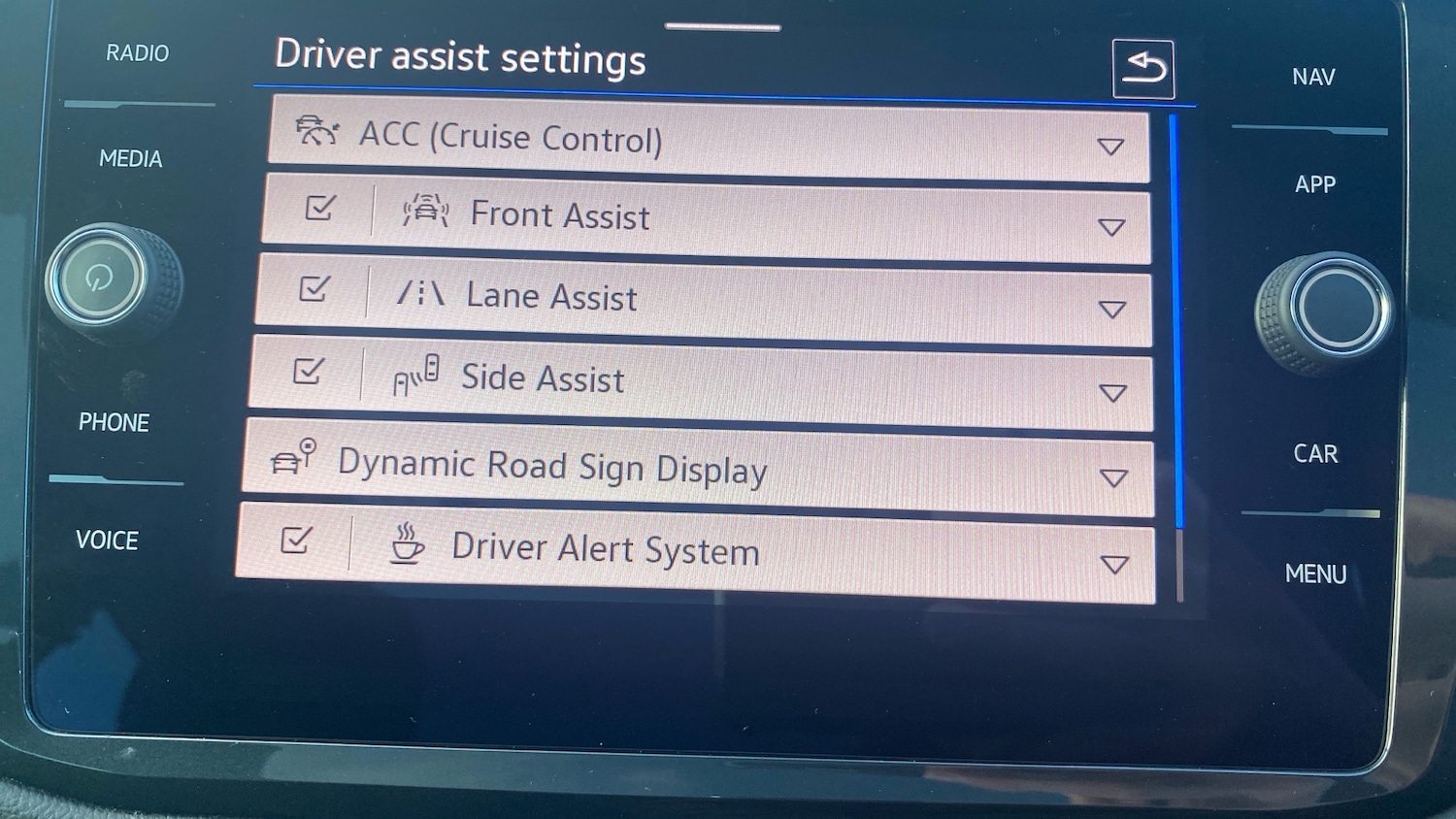Expand the Side Assist dropdown arrow
Image resolution: width=1456 pixels, height=819 pixels.
pos(1113,393)
